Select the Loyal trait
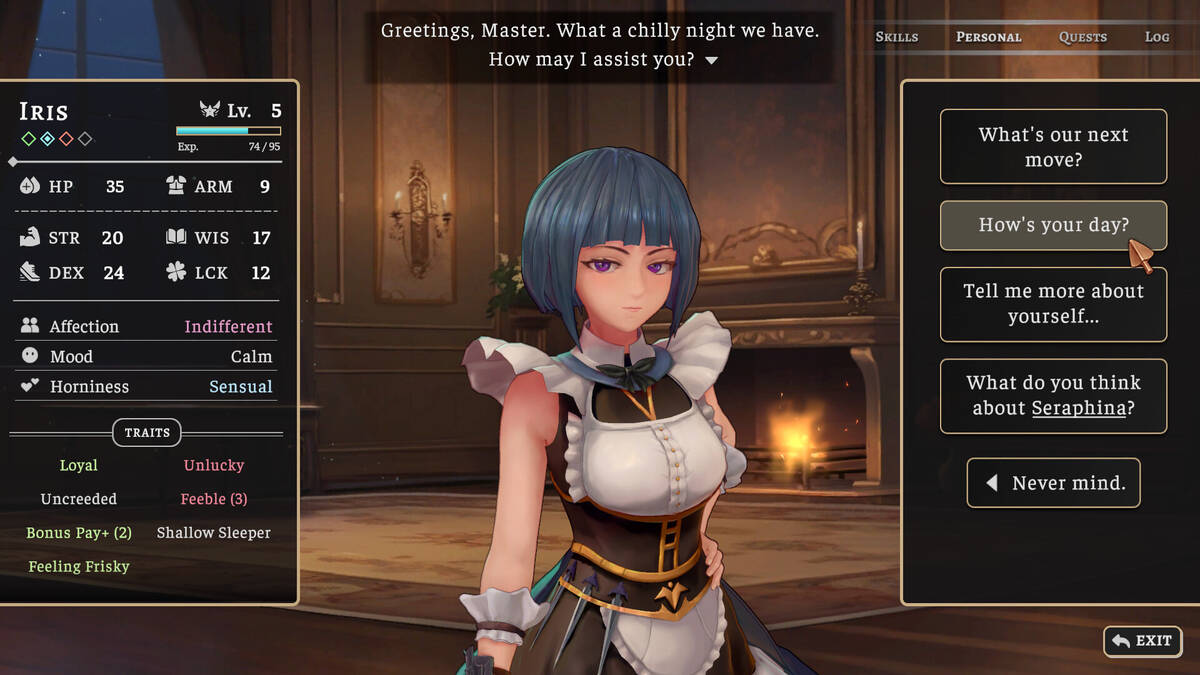This screenshot has height=675, width=1200. coord(79,465)
